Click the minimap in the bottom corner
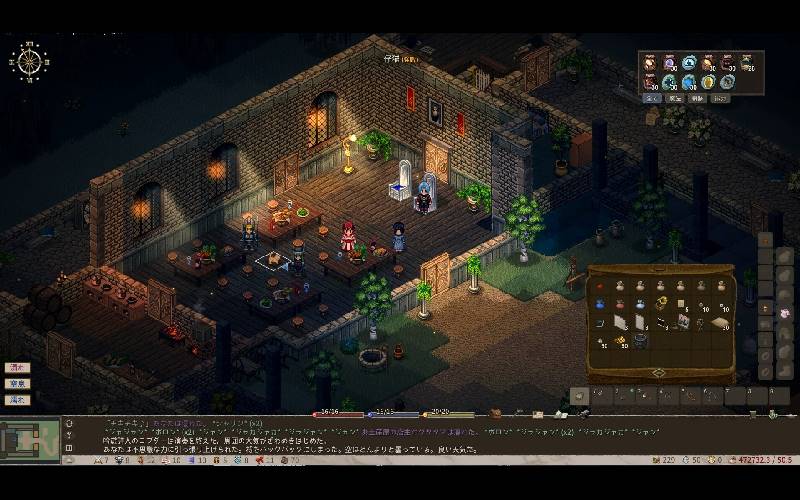Image resolution: width=800 pixels, height=500 pixels. coord(30,438)
